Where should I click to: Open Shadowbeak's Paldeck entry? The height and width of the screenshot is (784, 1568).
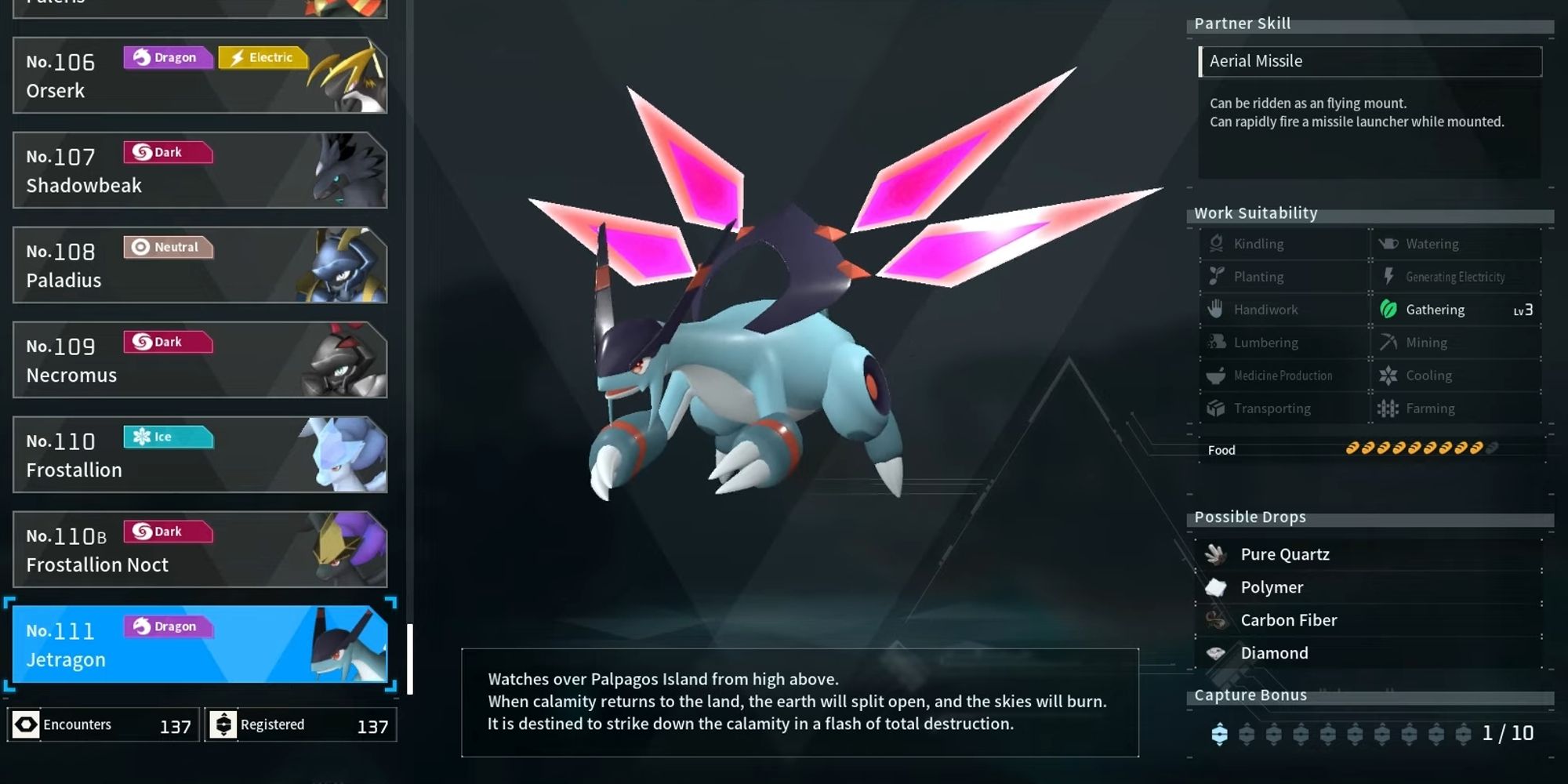click(x=200, y=170)
